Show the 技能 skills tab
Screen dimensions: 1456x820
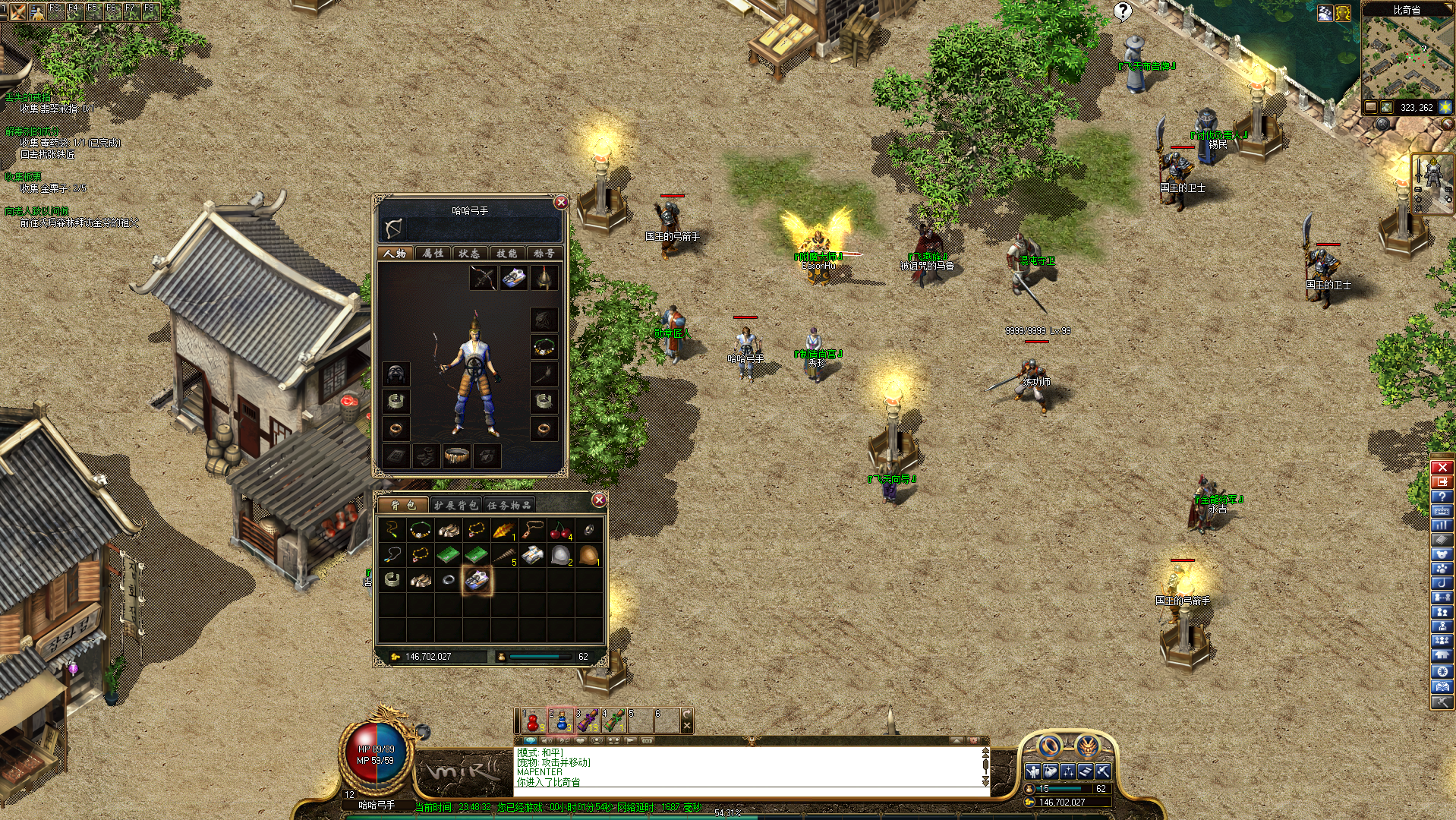pyautogui.click(x=506, y=253)
